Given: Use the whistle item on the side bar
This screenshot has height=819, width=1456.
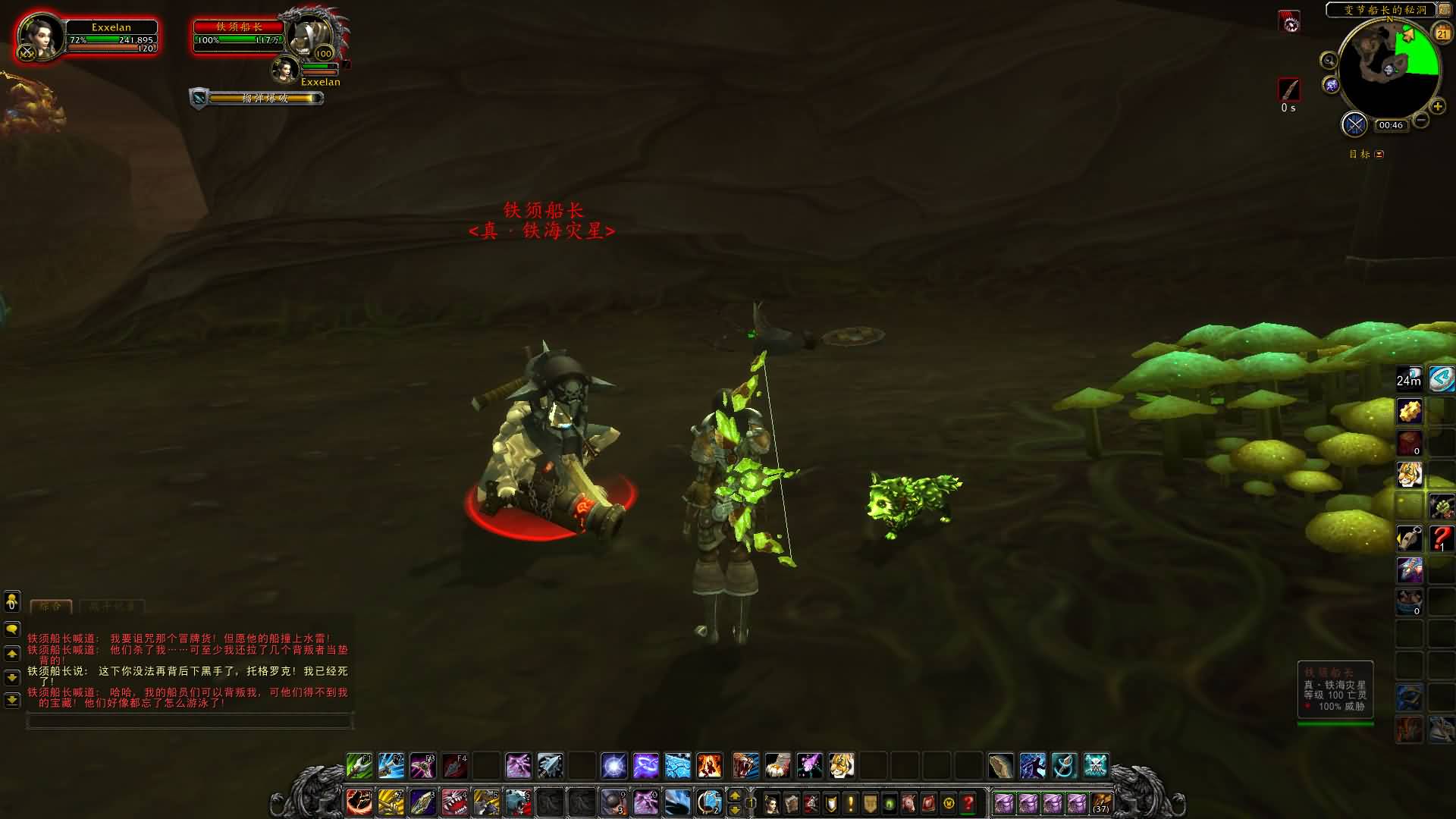Looking at the screenshot, I should point(1410,538).
